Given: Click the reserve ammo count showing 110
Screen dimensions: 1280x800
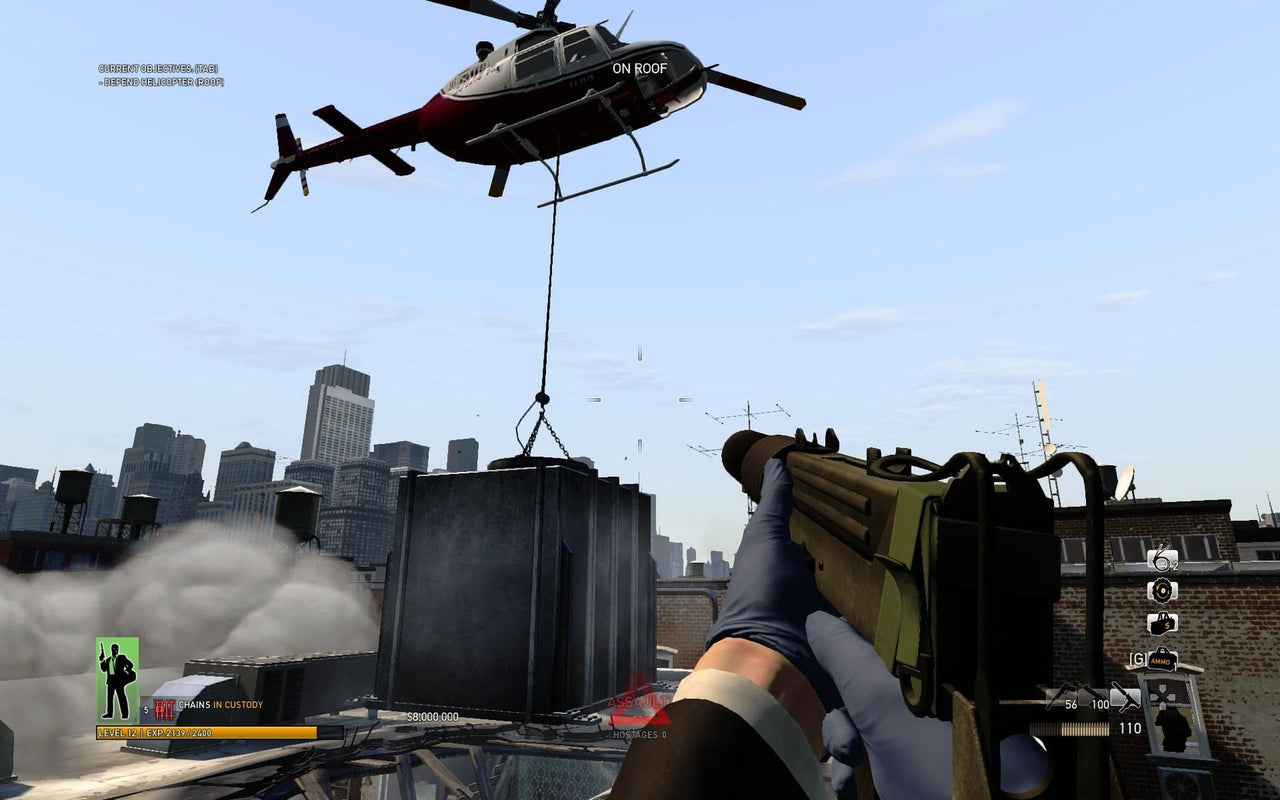Looking at the screenshot, I should (x=1131, y=727).
